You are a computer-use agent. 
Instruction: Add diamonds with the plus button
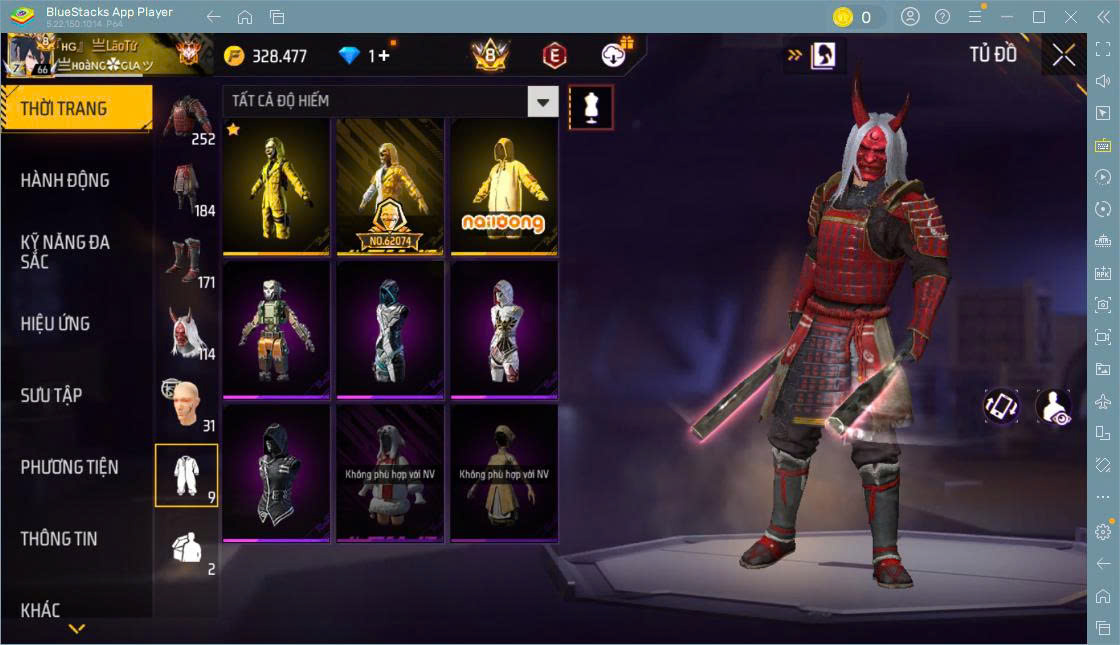(384, 56)
